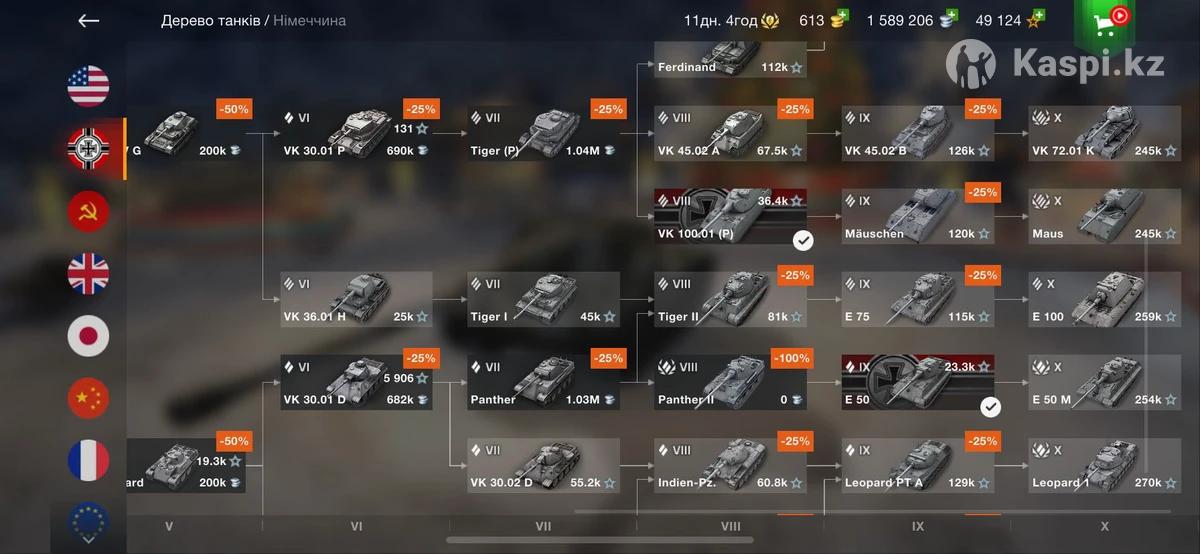The height and width of the screenshot is (554, 1200).
Task: Select the Tiger (P) tank node
Action: point(544,133)
